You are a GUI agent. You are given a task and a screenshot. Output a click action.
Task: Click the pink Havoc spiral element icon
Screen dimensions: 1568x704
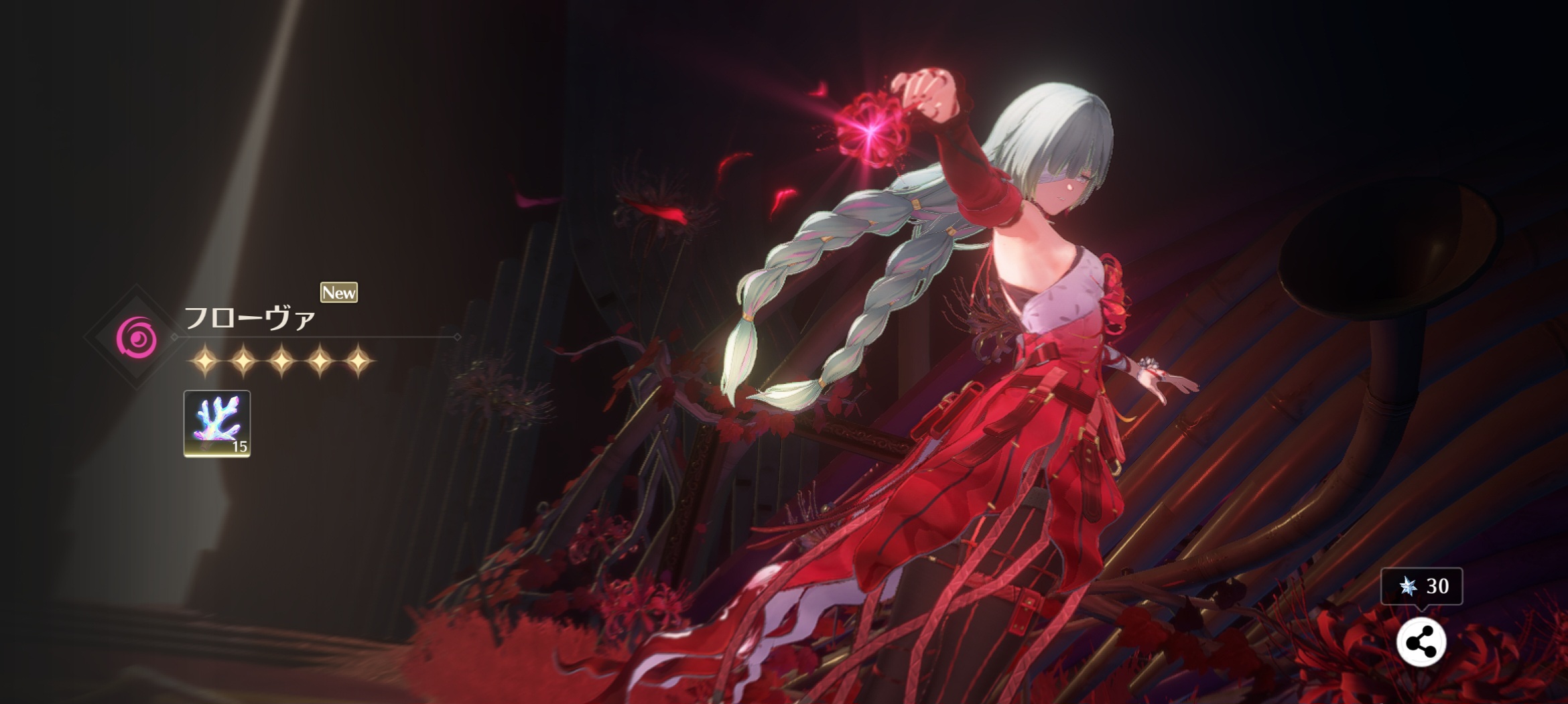[137, 336]
